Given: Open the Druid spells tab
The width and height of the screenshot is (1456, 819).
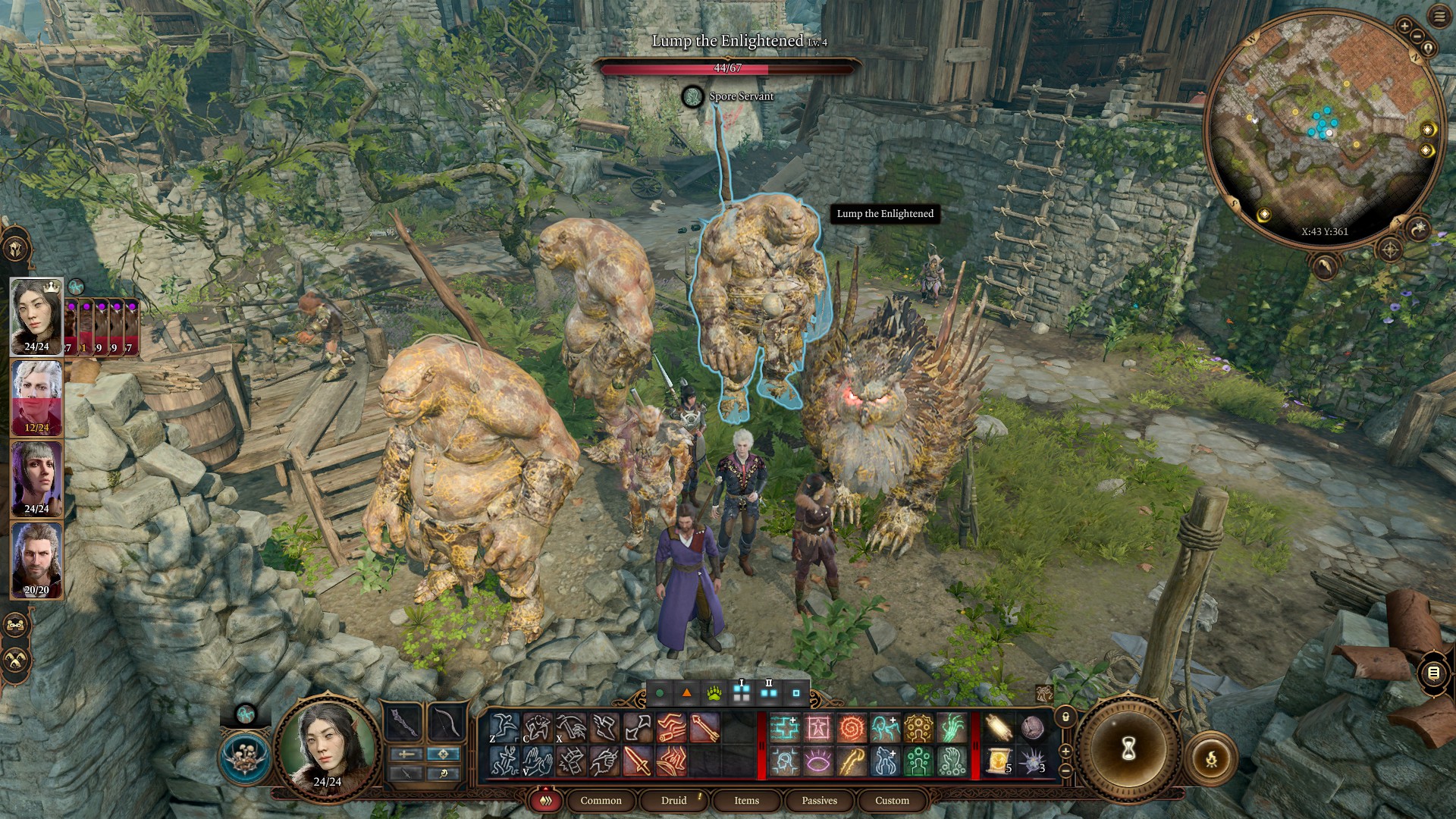Looking at the screenshot, I should [673, 800].
